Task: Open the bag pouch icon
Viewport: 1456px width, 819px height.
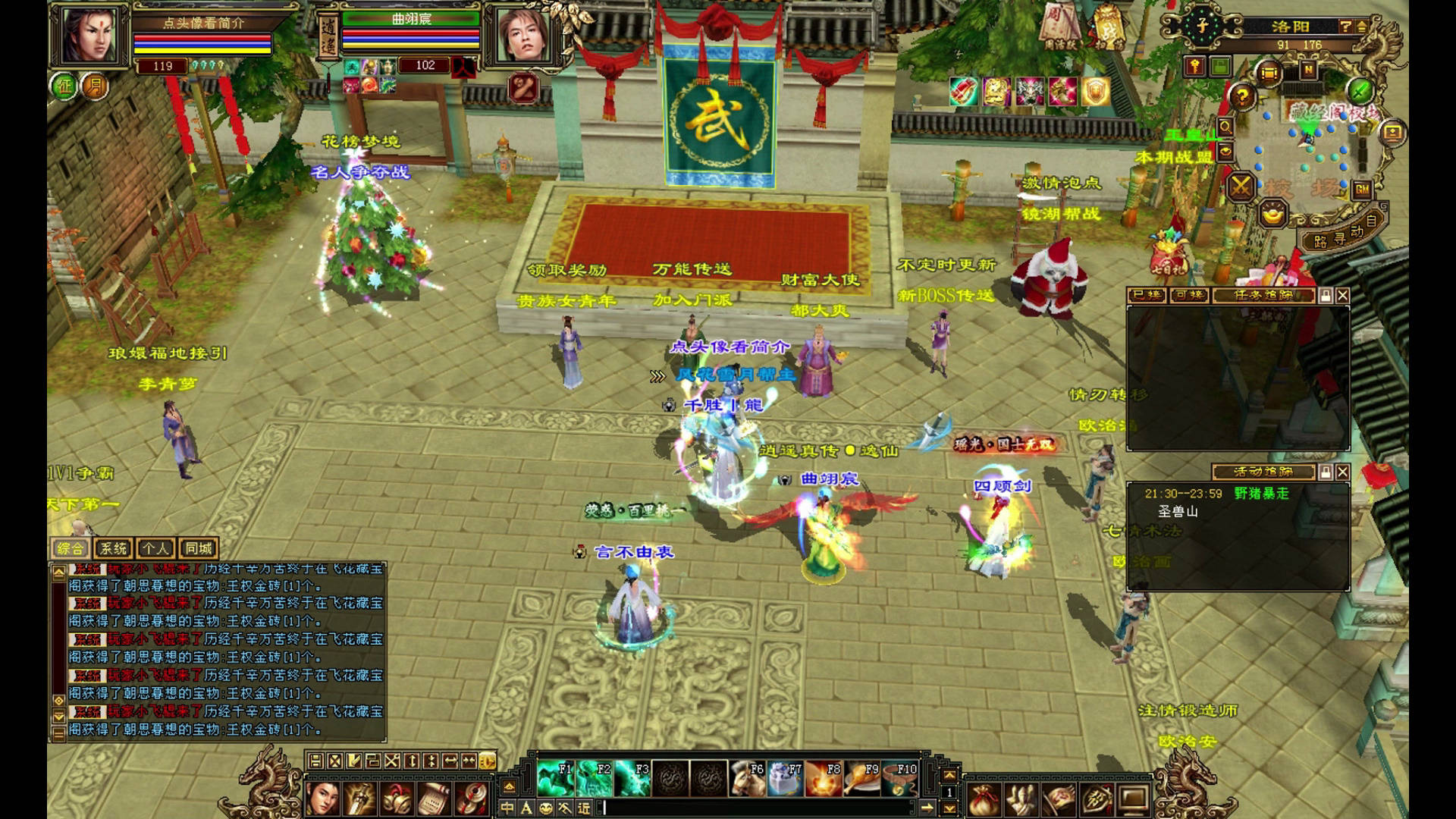Action: (982, 799)
